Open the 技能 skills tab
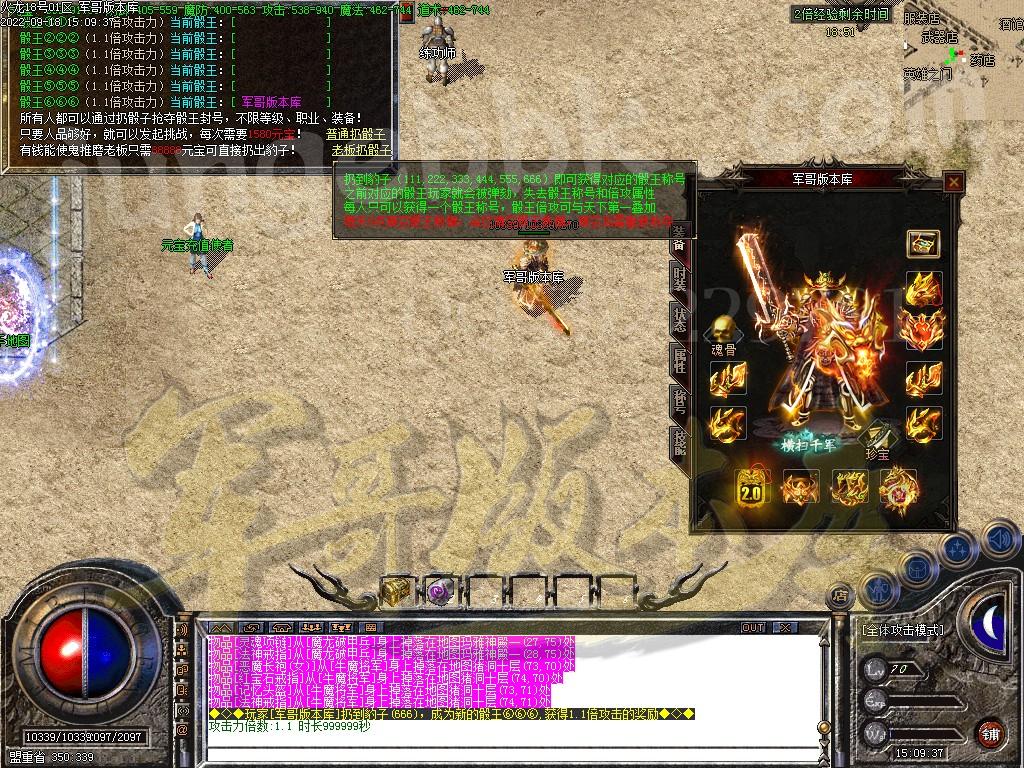Image resolution: width=1024 pixels, height=768 pixels. pos(680,441)
